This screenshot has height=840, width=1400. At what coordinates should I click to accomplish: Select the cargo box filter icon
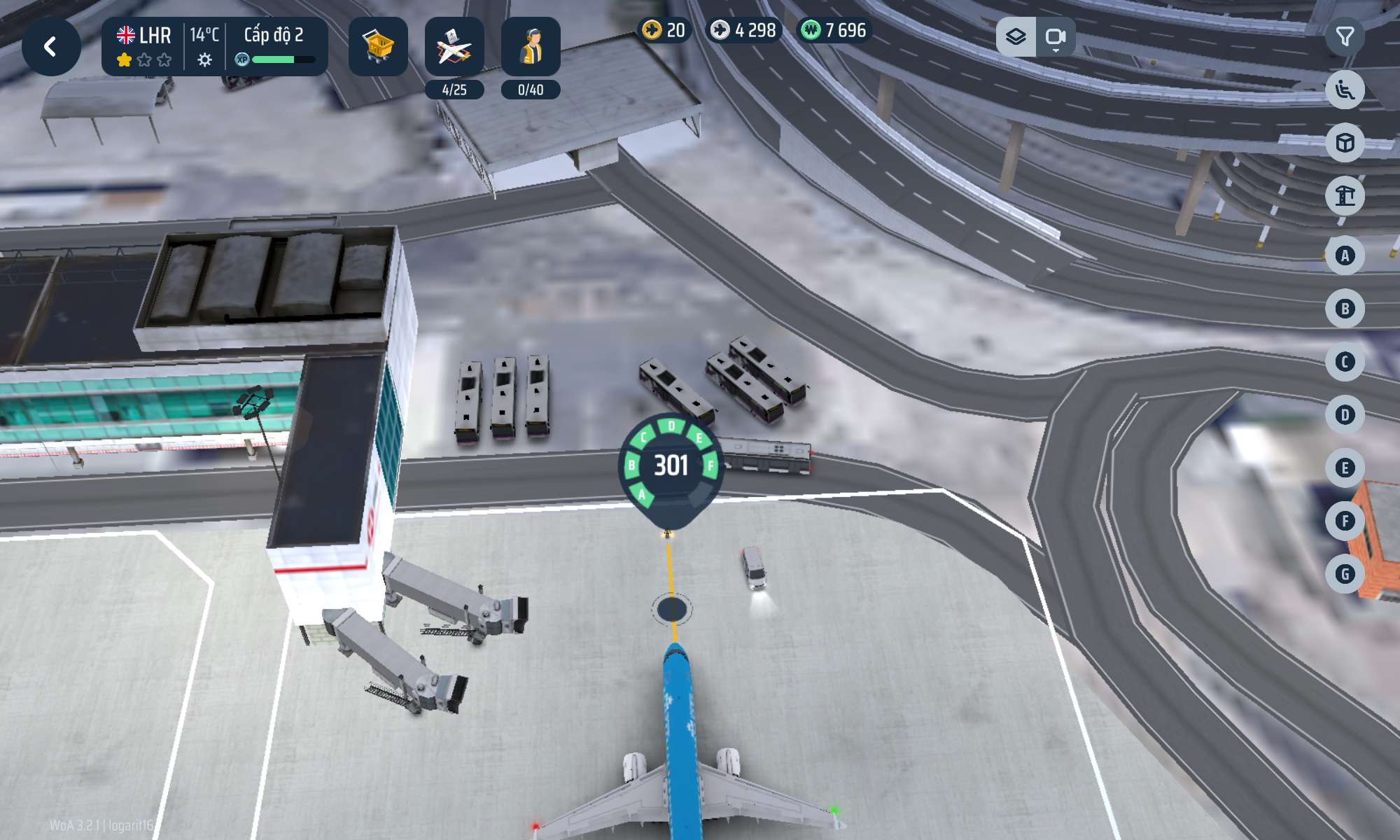point(1345,143)
